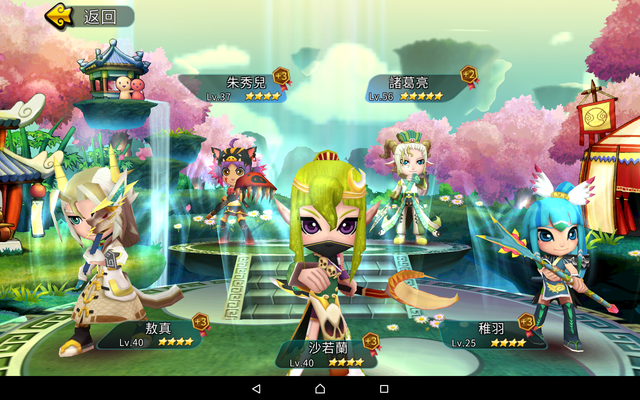Tap the Android back navigation button

pos(256,388)
